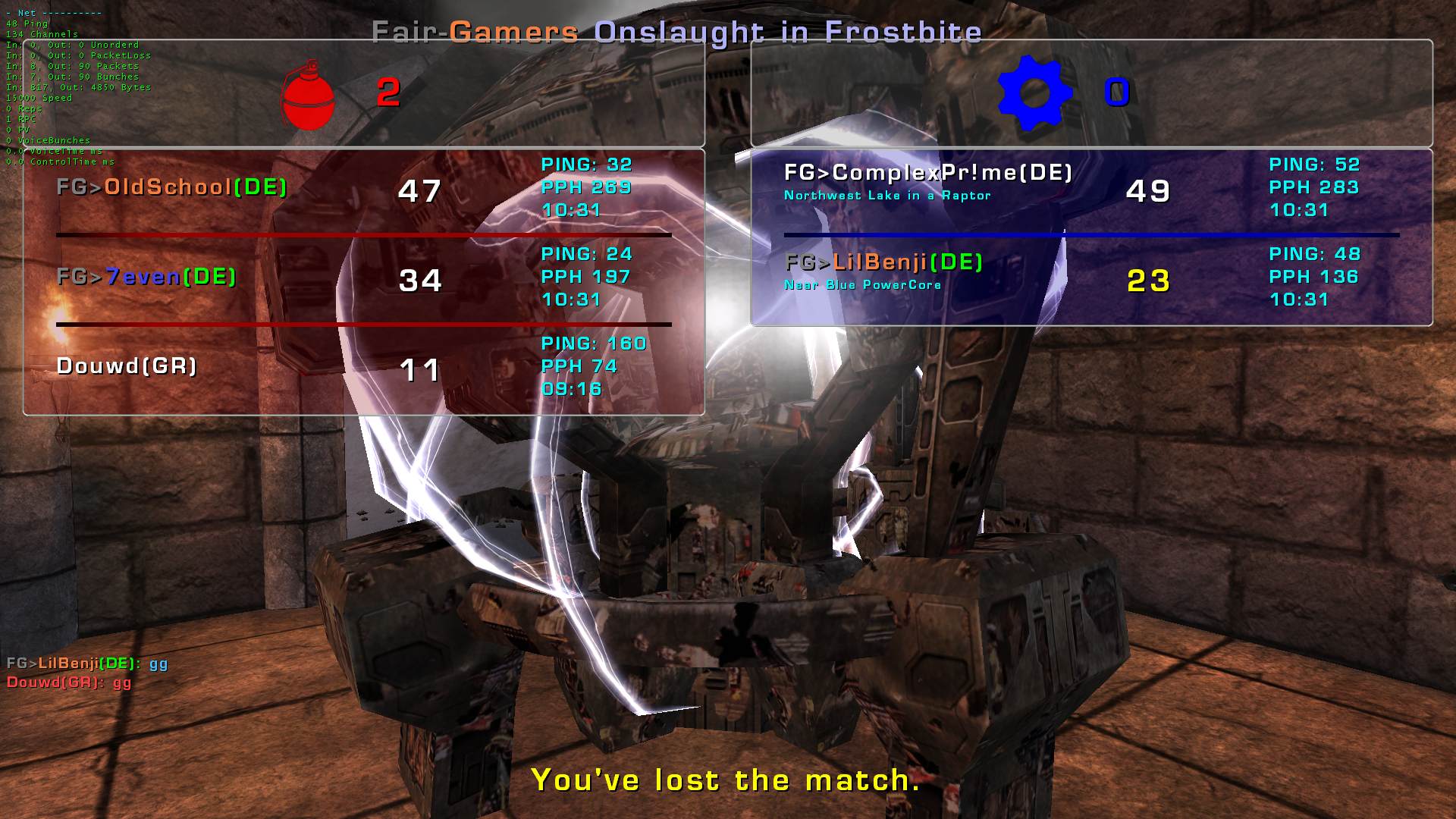Viewport: 1456px width, 819px height.
Task: Choose the Douwd(GR) scoreboard entry
Action: [127, 366]
